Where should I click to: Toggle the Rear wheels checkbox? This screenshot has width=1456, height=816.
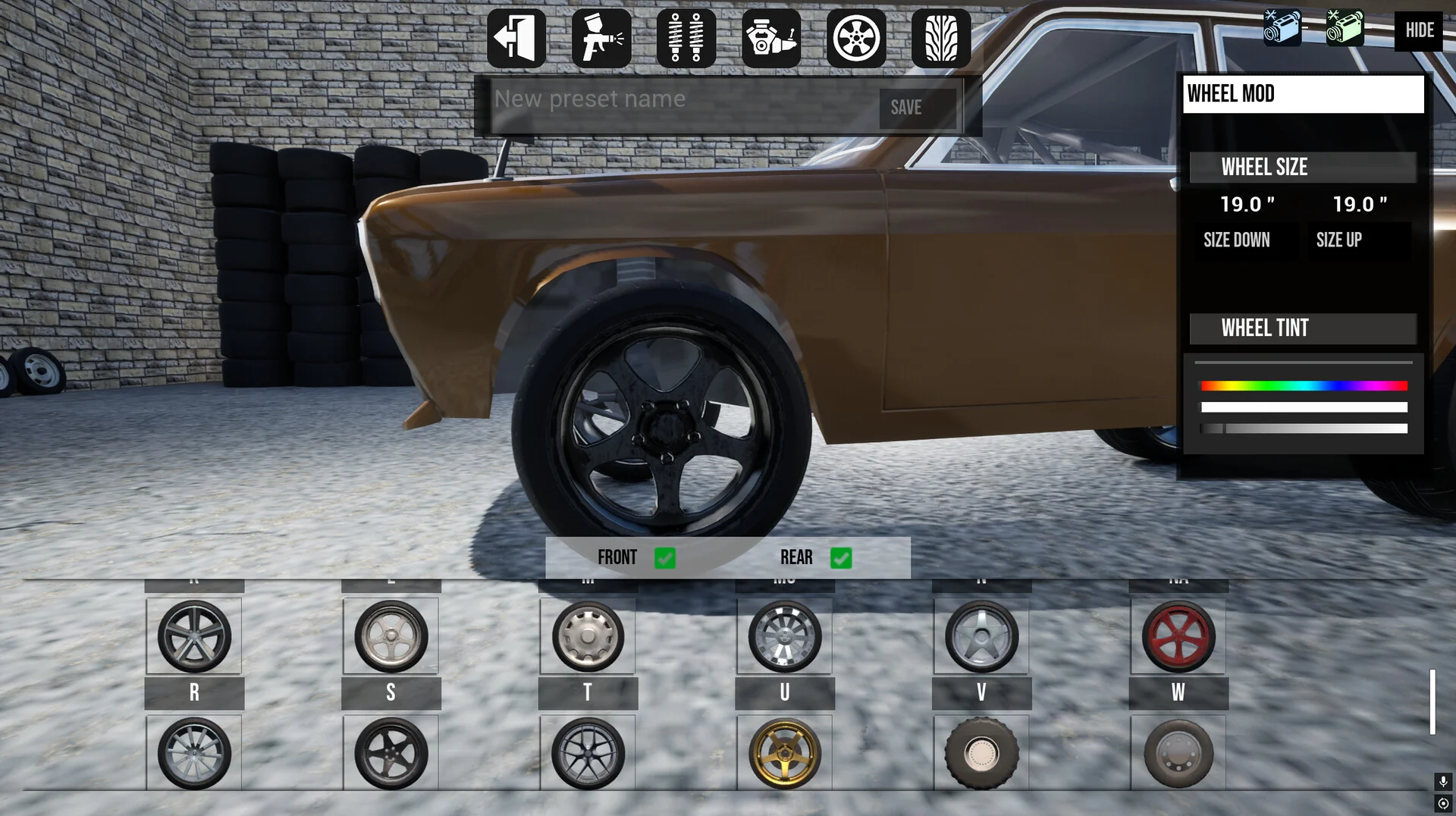tap(841, 558)
